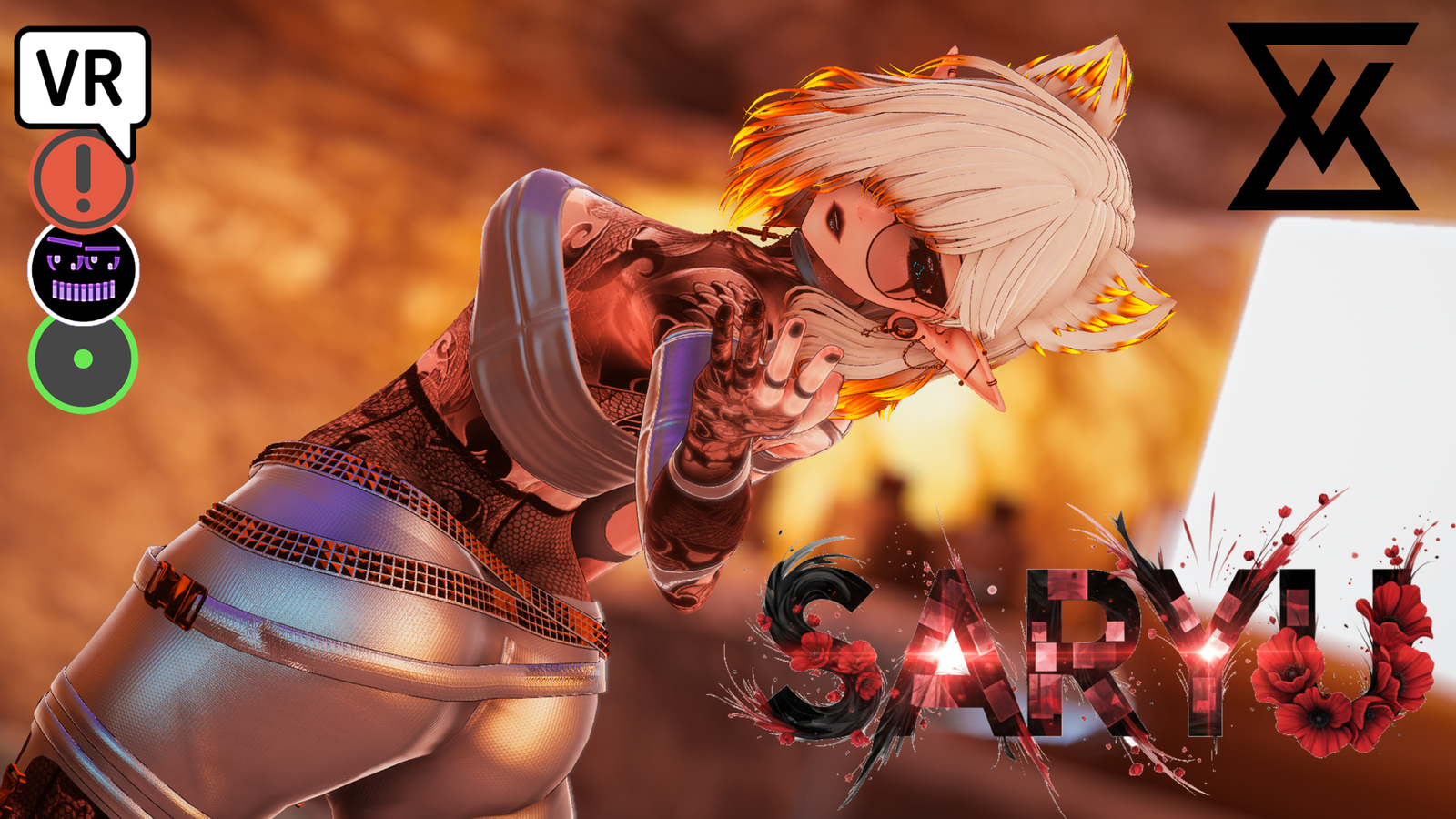Click the VR speech bubble badge
The height and width of the screenshot is (819, 1456).
click(81, 78)
